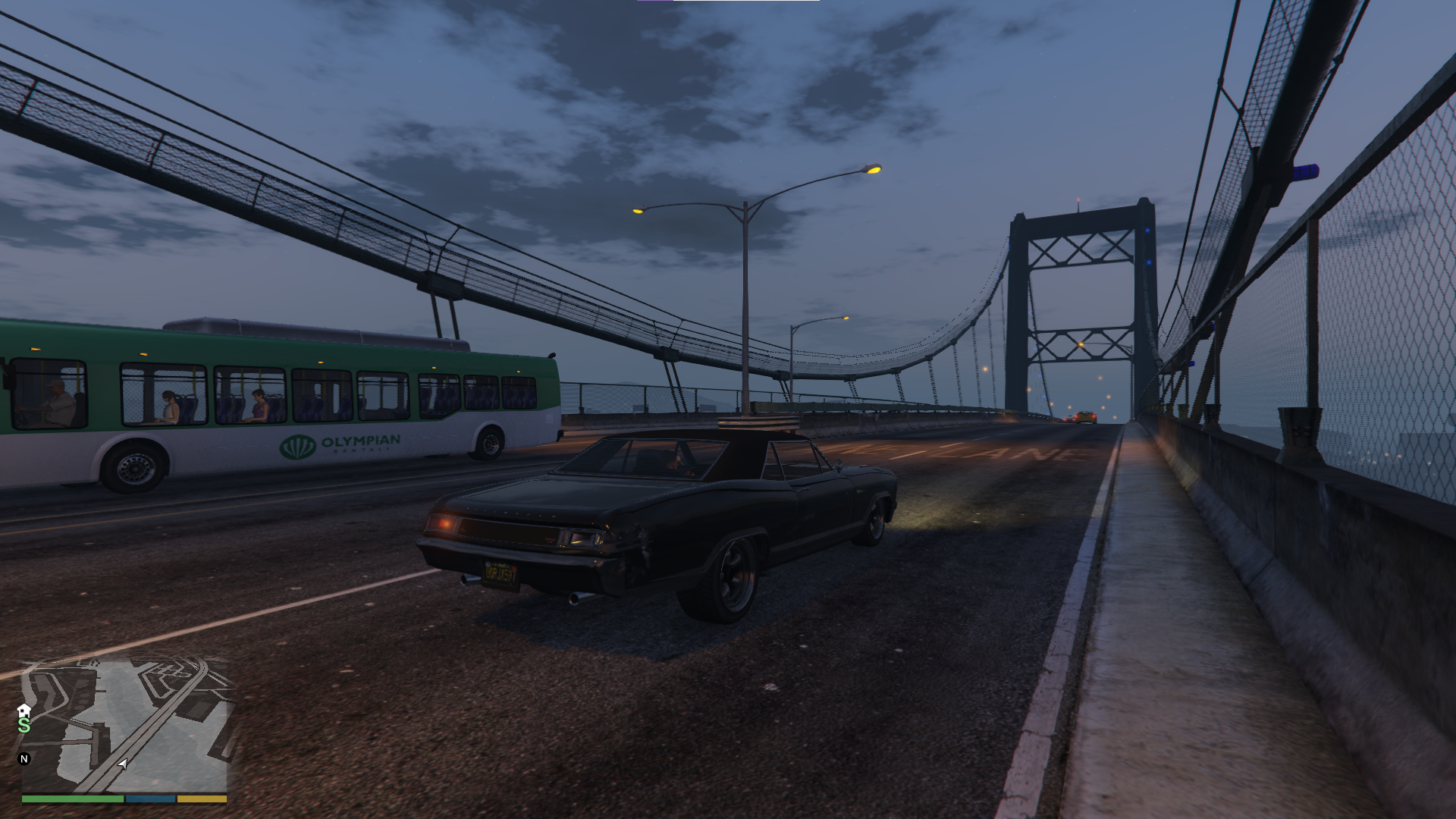Click the bridge tower red beacon light
The image size is (1456, 819).
click(x=1077, y=199)
